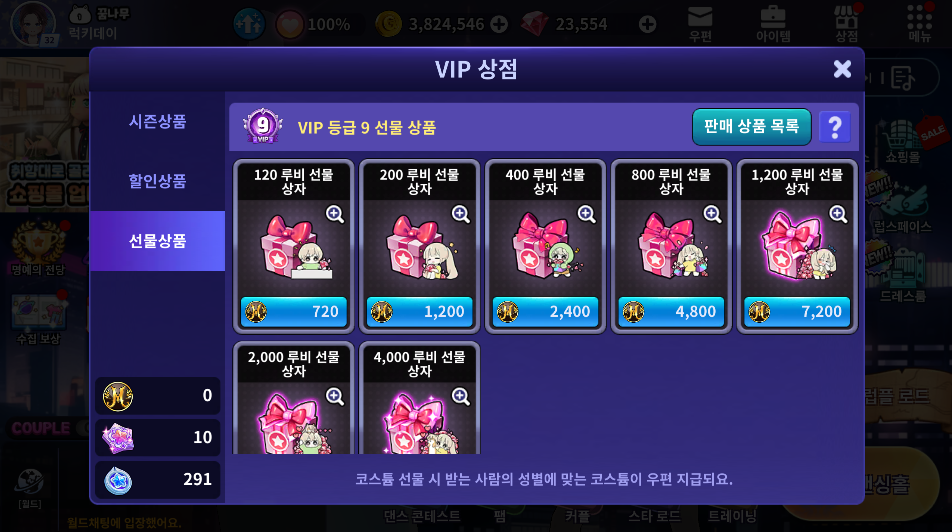
Task: Buy the 400 루비 선물 상자 for 2,400
Action: (x=546, y=311)
